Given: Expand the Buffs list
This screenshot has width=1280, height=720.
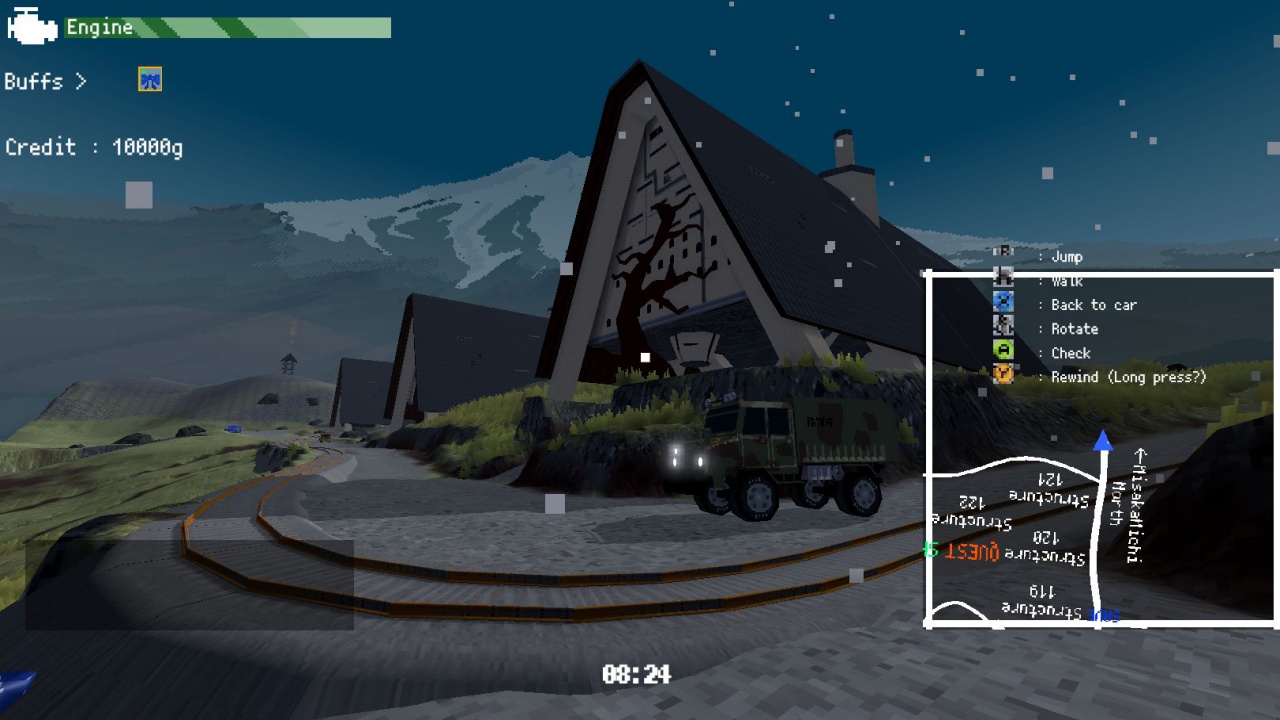Looking at the screenshot, I should click(47, 81).
